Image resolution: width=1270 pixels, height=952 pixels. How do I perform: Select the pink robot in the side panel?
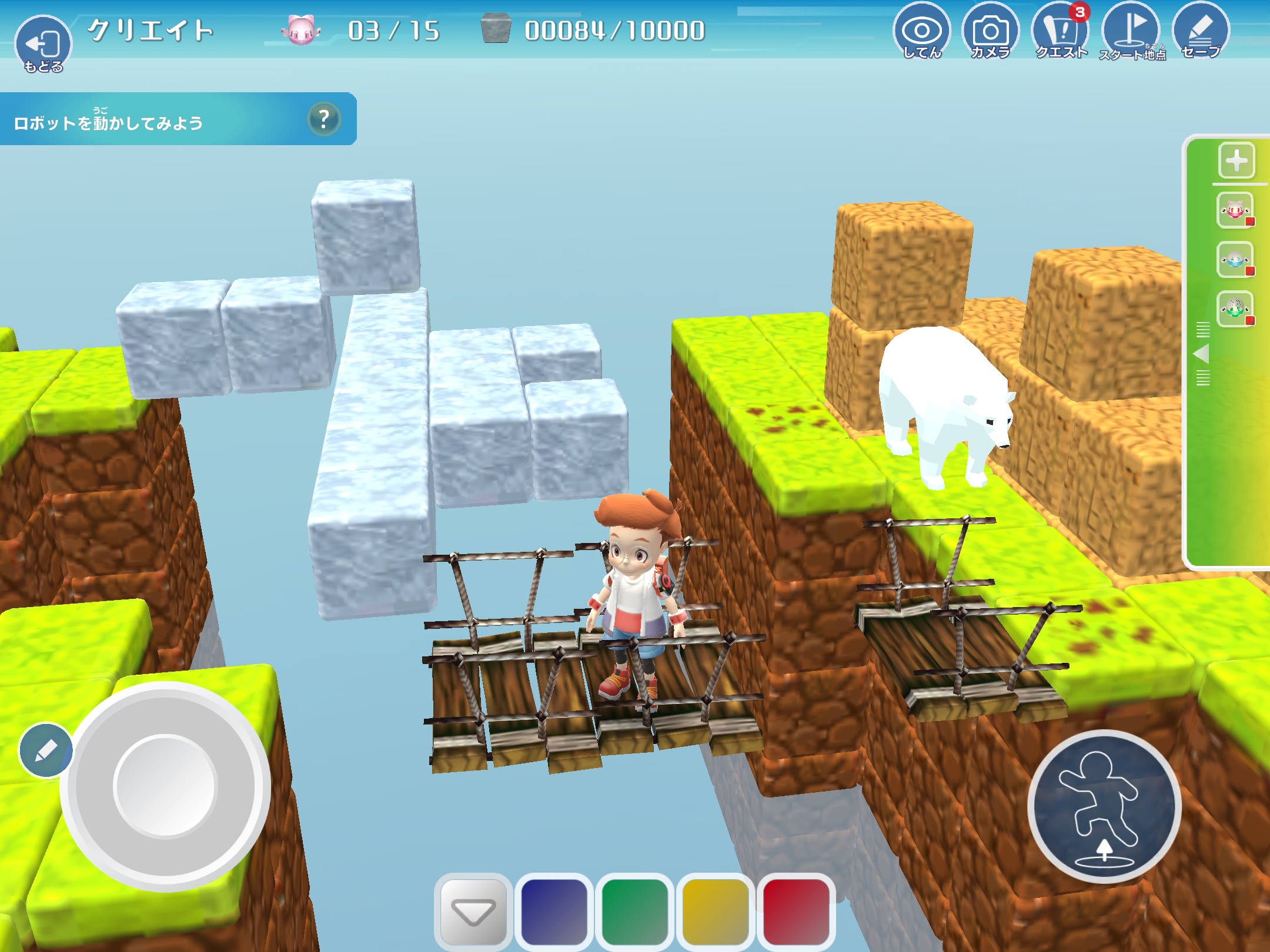(x=1235, y=210)
